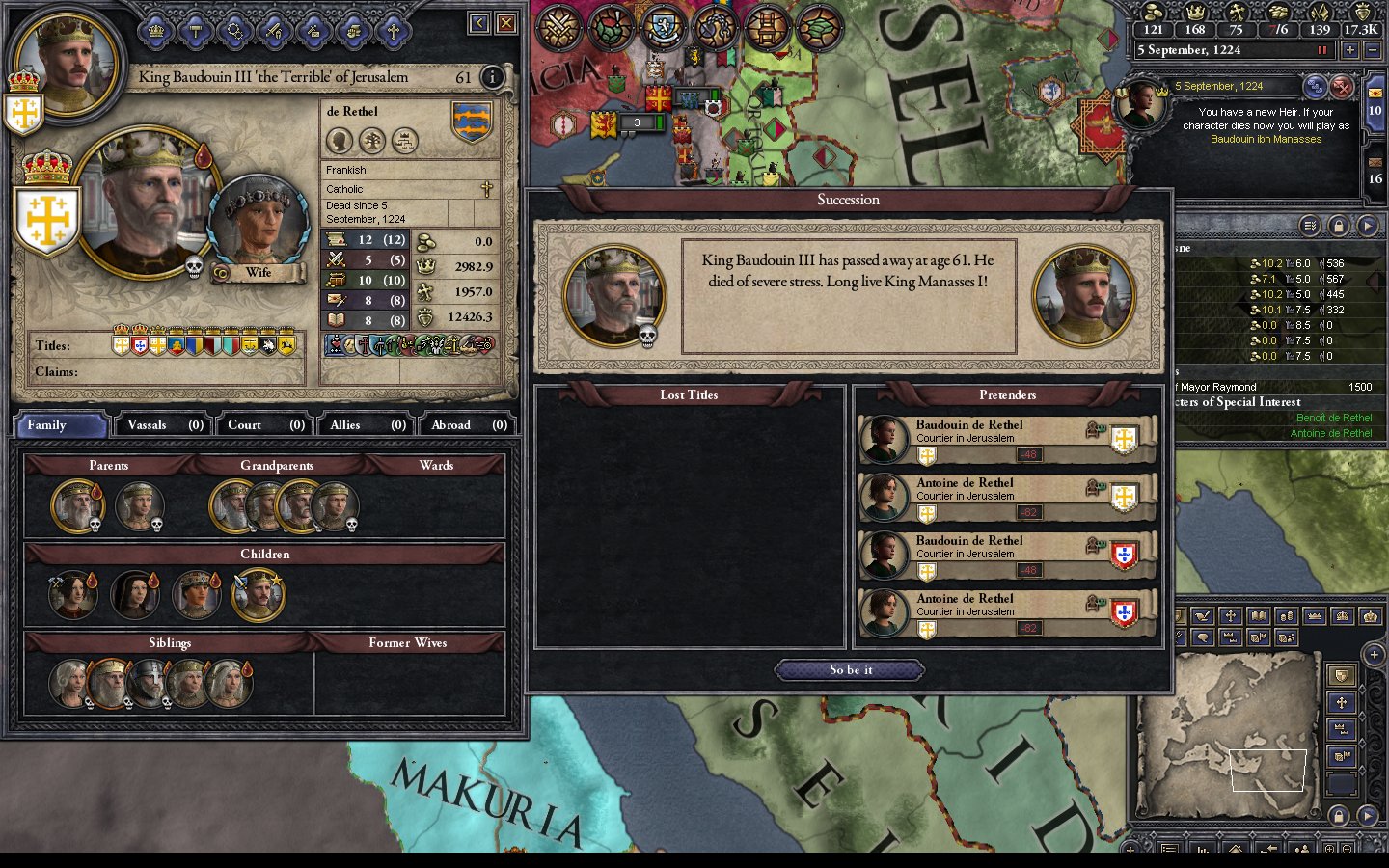Go back to previous character
This screenshot has width=1389, height=868.
click(479, 23)
